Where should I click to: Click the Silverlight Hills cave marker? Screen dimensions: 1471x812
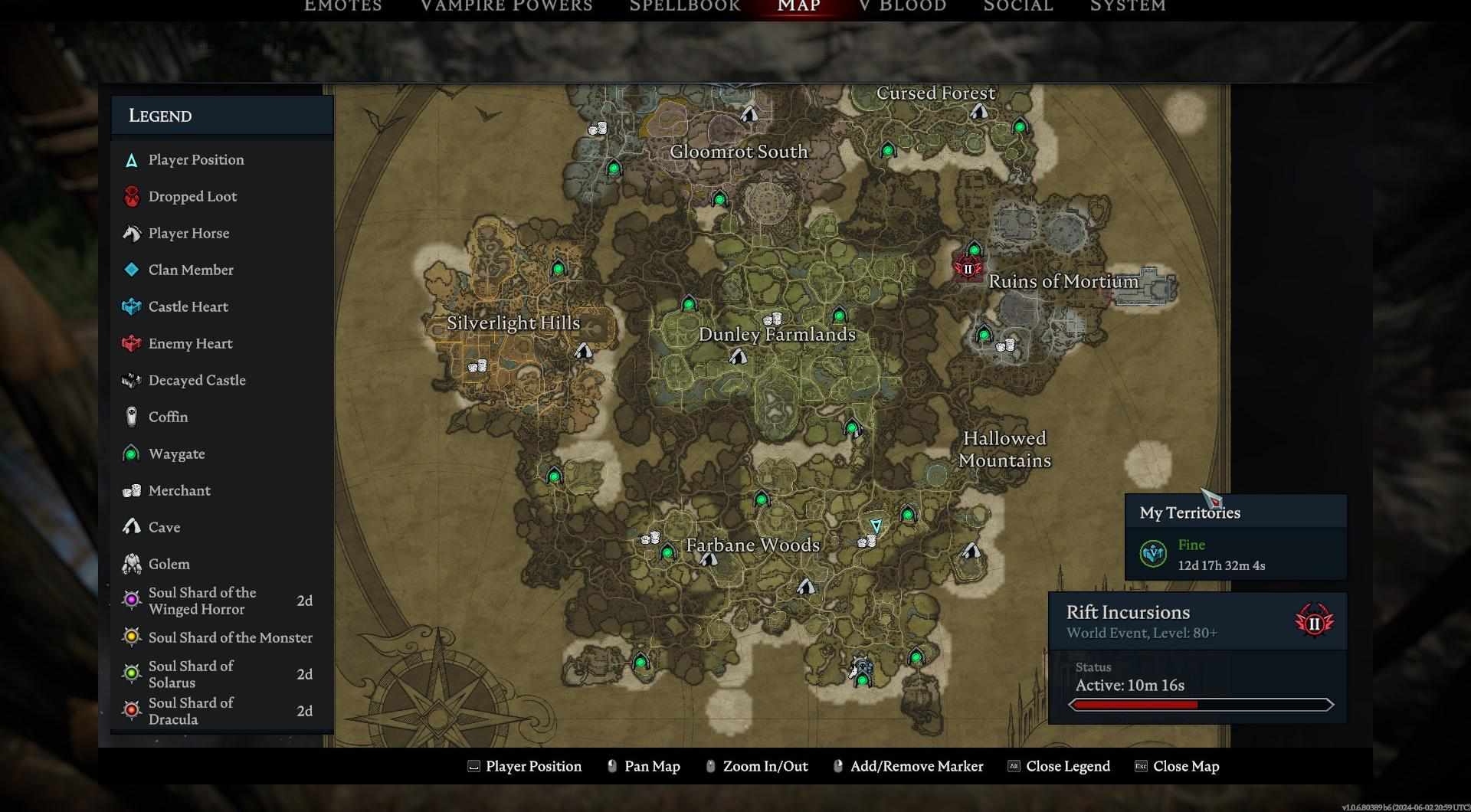click(584, 352)
